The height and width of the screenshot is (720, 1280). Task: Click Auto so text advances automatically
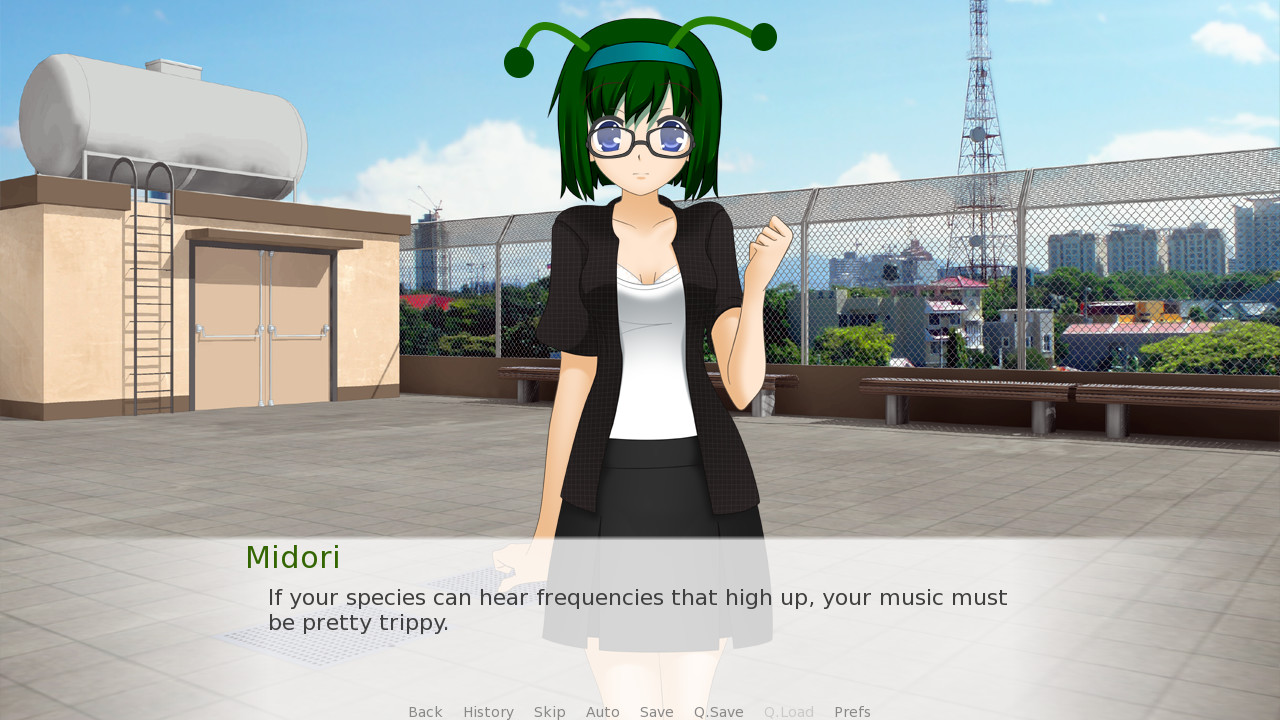(602, 711)
